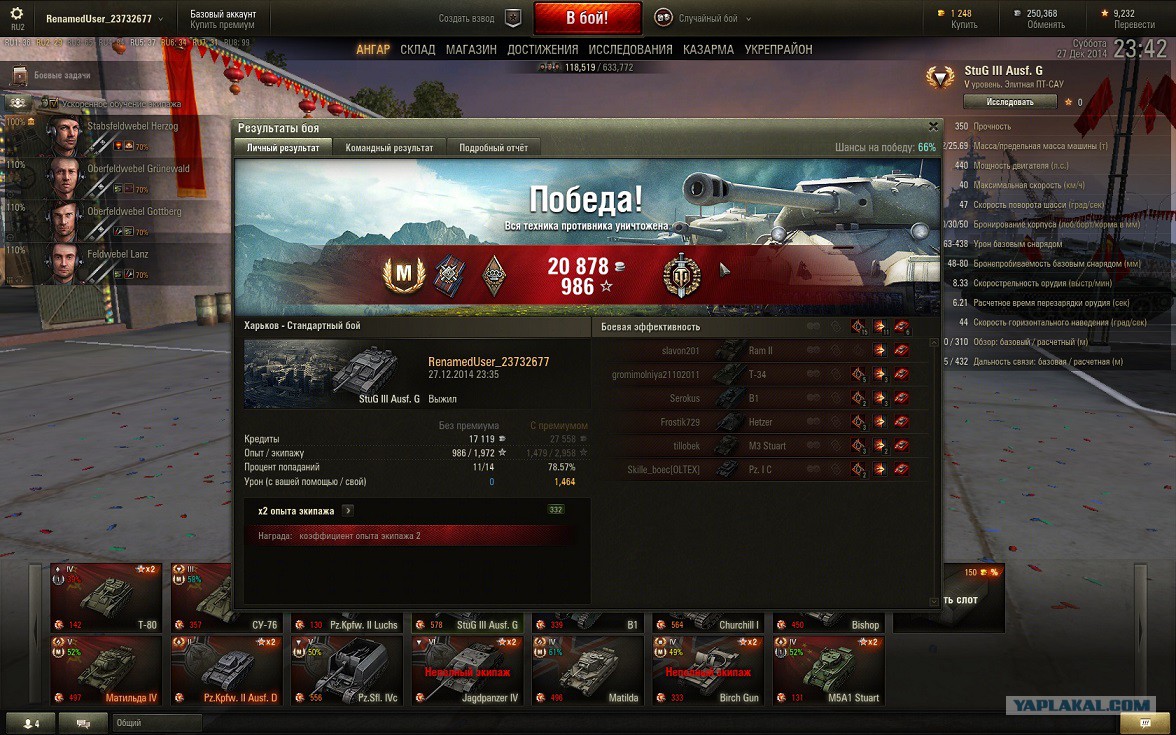Click the 'Общий' chat channel tab
The image size is (1176, 735).
click(130, 722)
